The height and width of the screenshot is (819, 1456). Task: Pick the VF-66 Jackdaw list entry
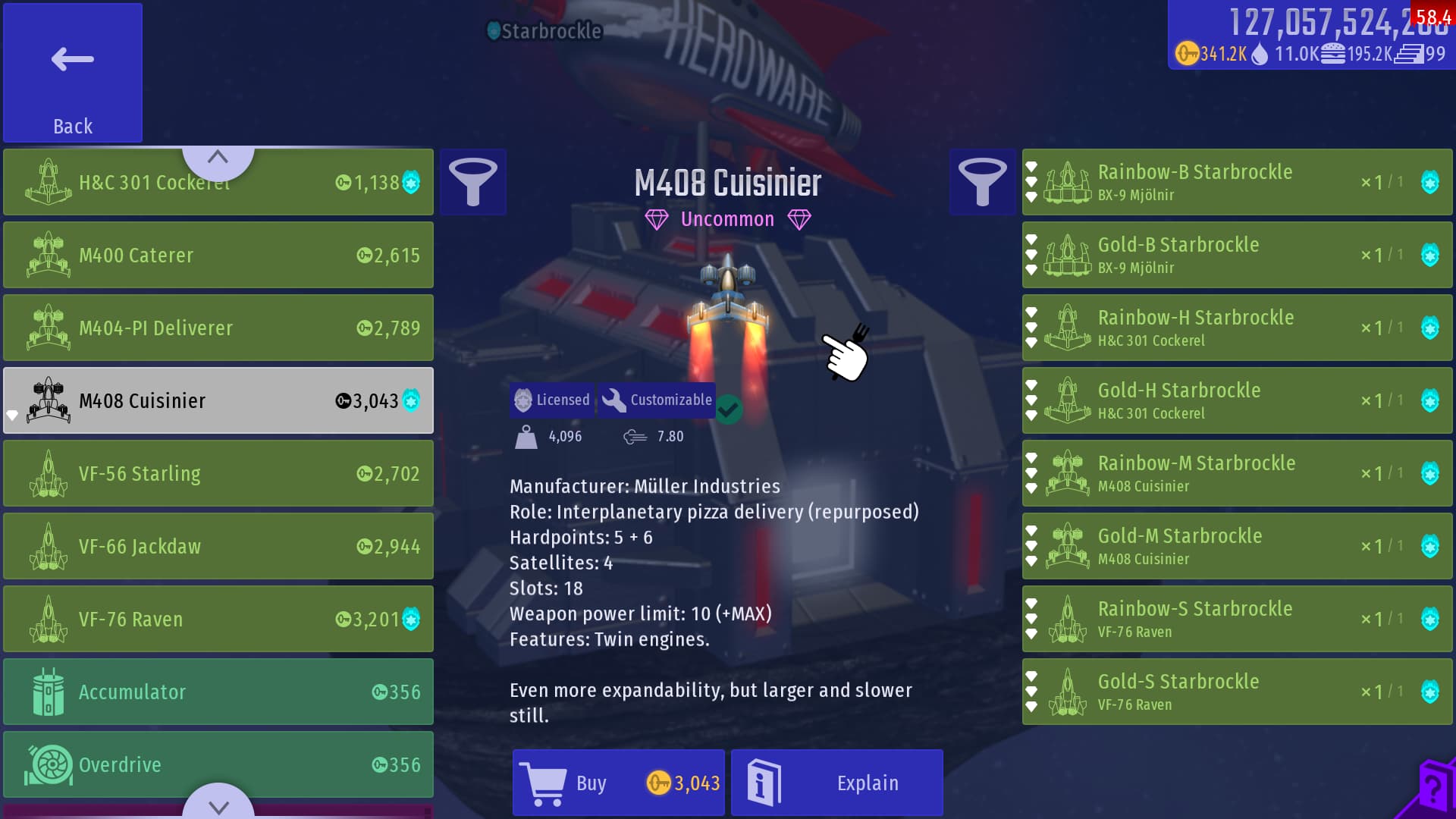(x=218, y=546)
